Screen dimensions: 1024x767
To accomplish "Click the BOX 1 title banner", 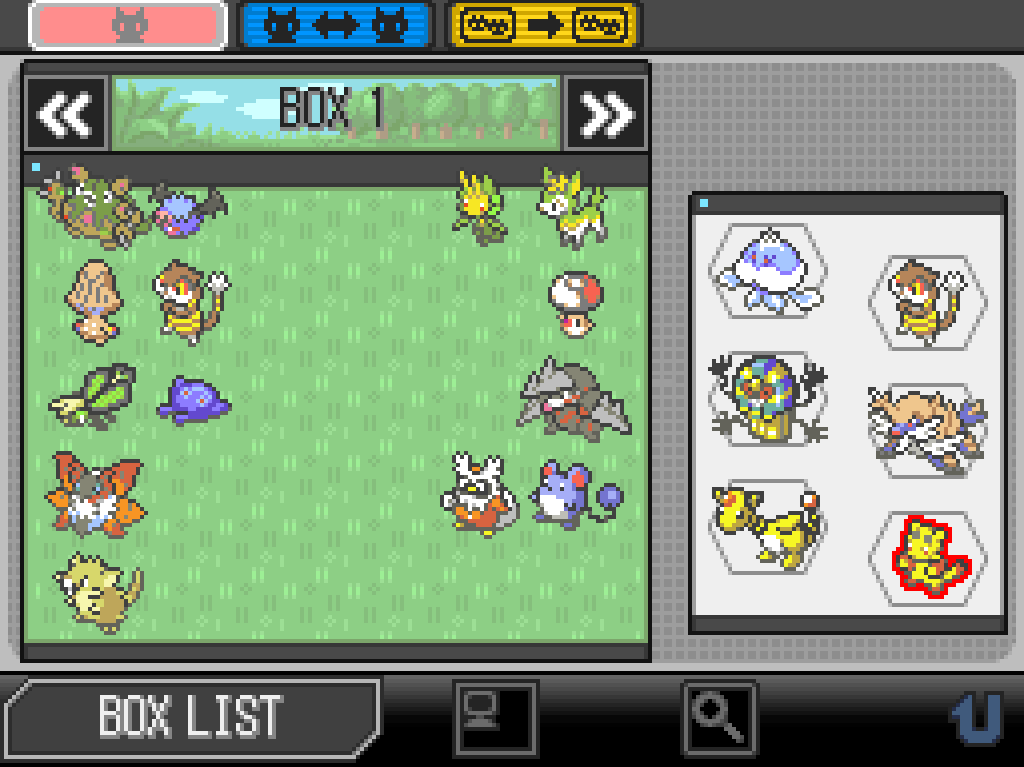I will (336, 109).
